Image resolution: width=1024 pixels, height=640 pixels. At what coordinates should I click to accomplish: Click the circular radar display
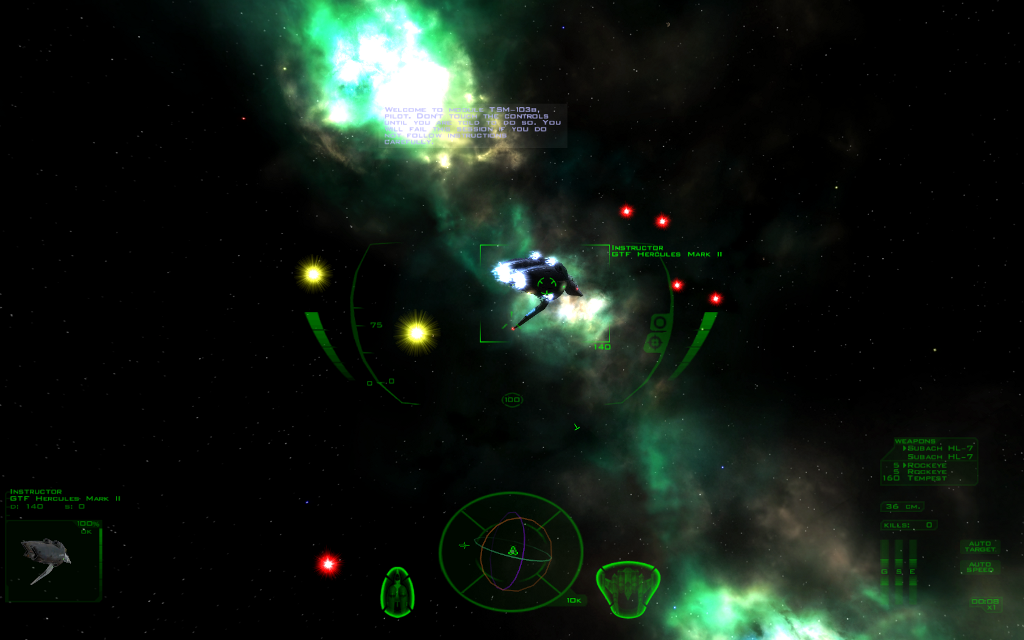(511, 550)
